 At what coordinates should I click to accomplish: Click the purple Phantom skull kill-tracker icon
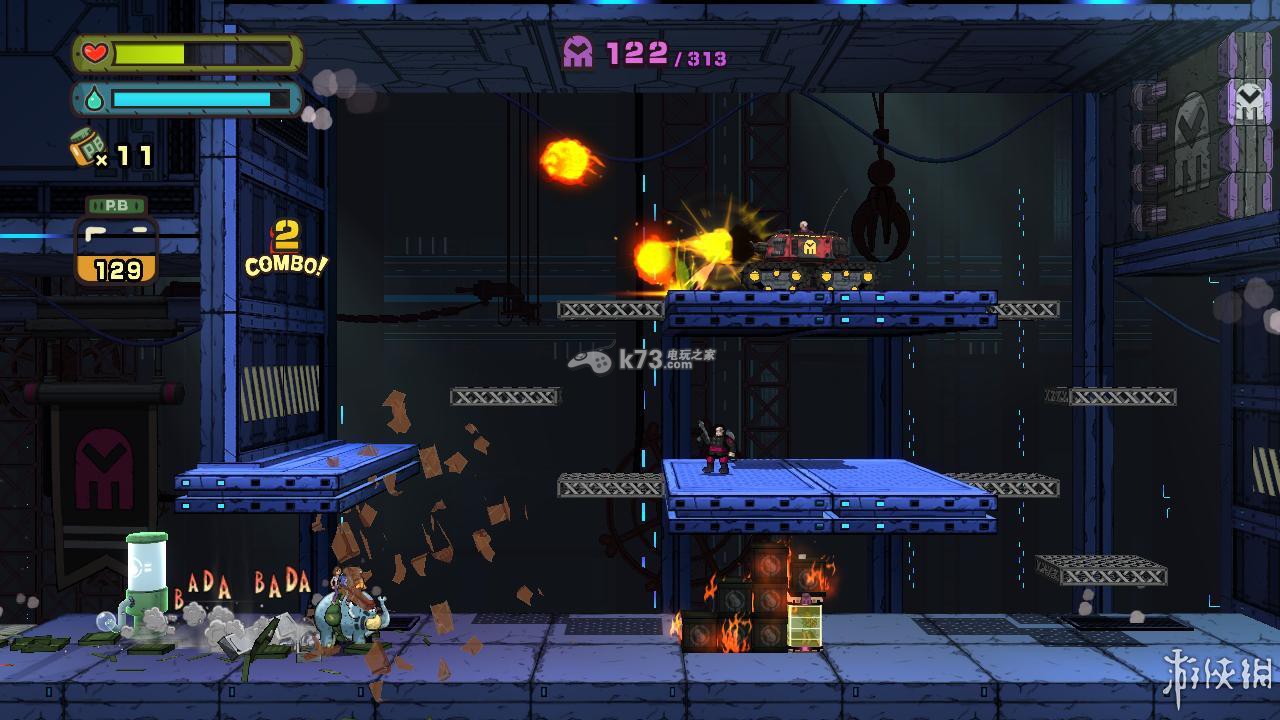click(x=578, y=52)
